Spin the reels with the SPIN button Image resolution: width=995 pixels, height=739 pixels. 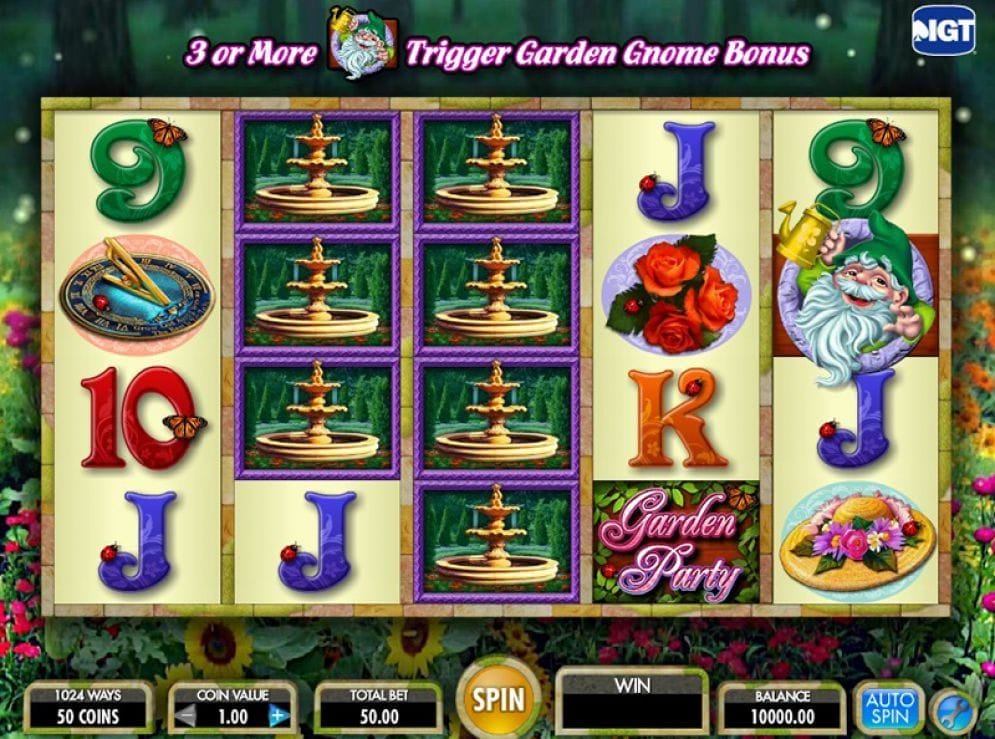click(498, 700)
